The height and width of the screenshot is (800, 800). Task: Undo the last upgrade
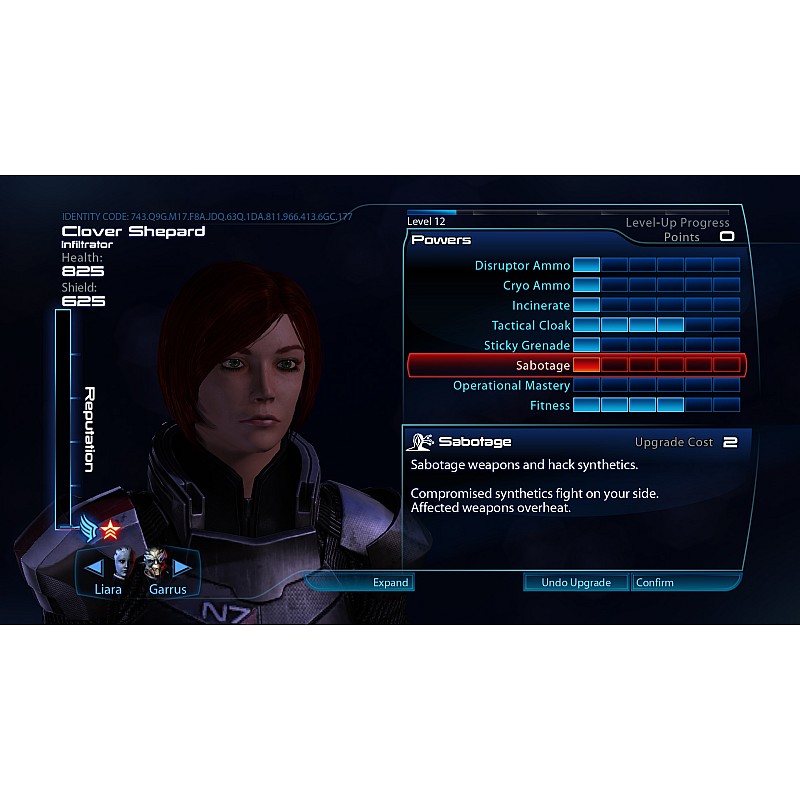[576, 582]
